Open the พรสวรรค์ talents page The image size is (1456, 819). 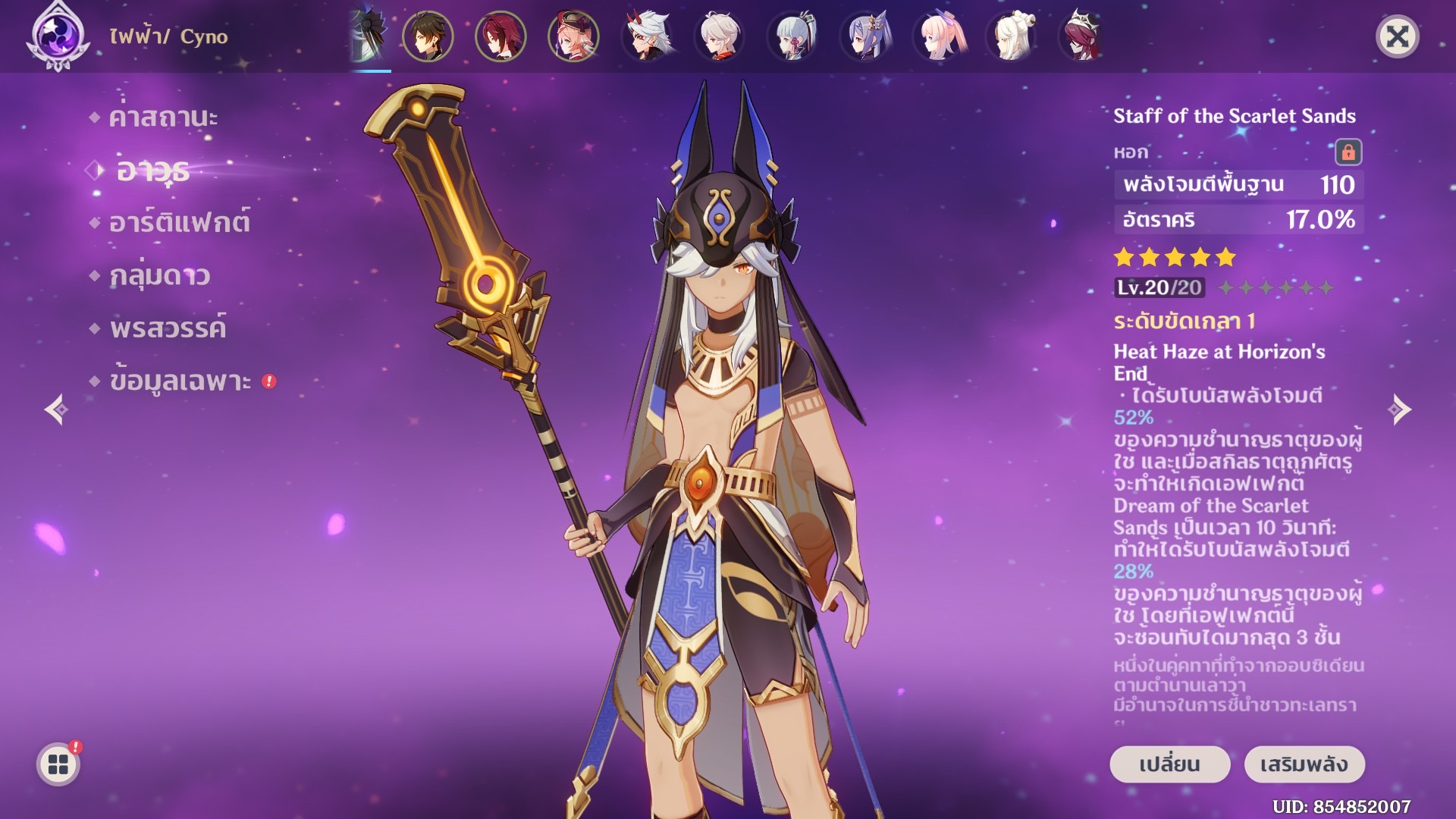tap(168, 328)
